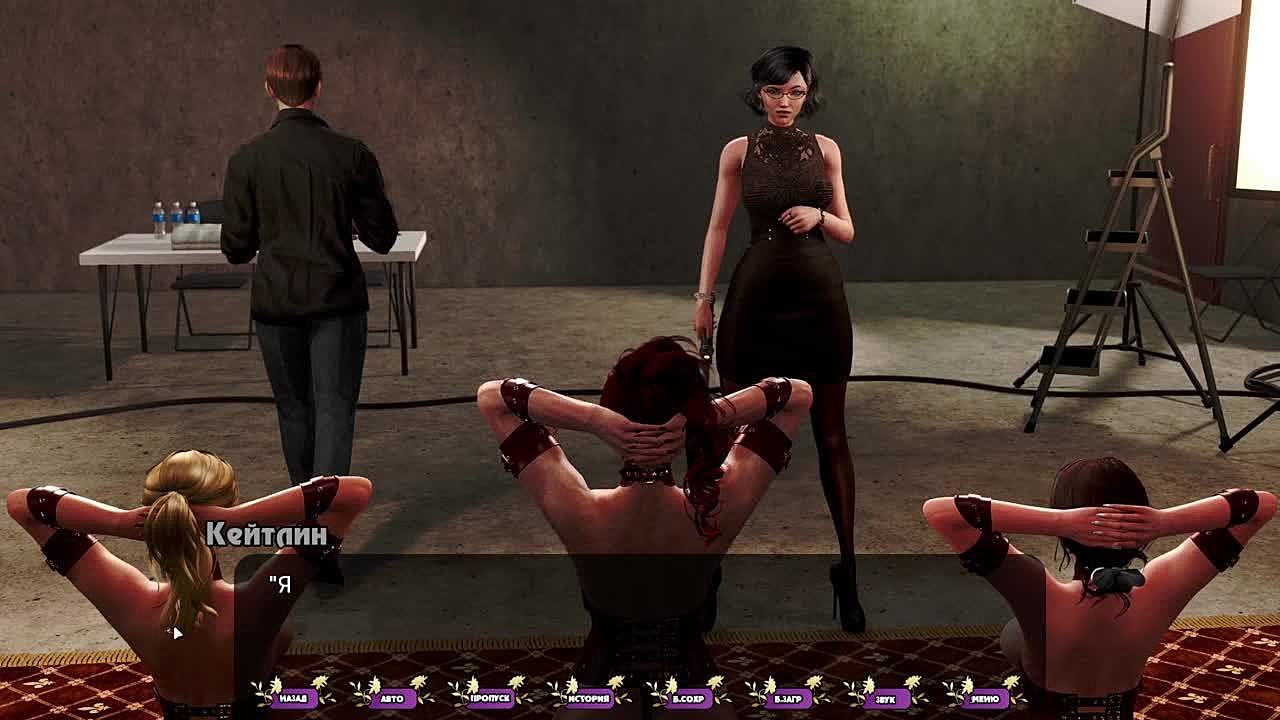Screen dimensions: 1280x720
Task: Quick load with the Б.Загр button
Action: [787, 698]
